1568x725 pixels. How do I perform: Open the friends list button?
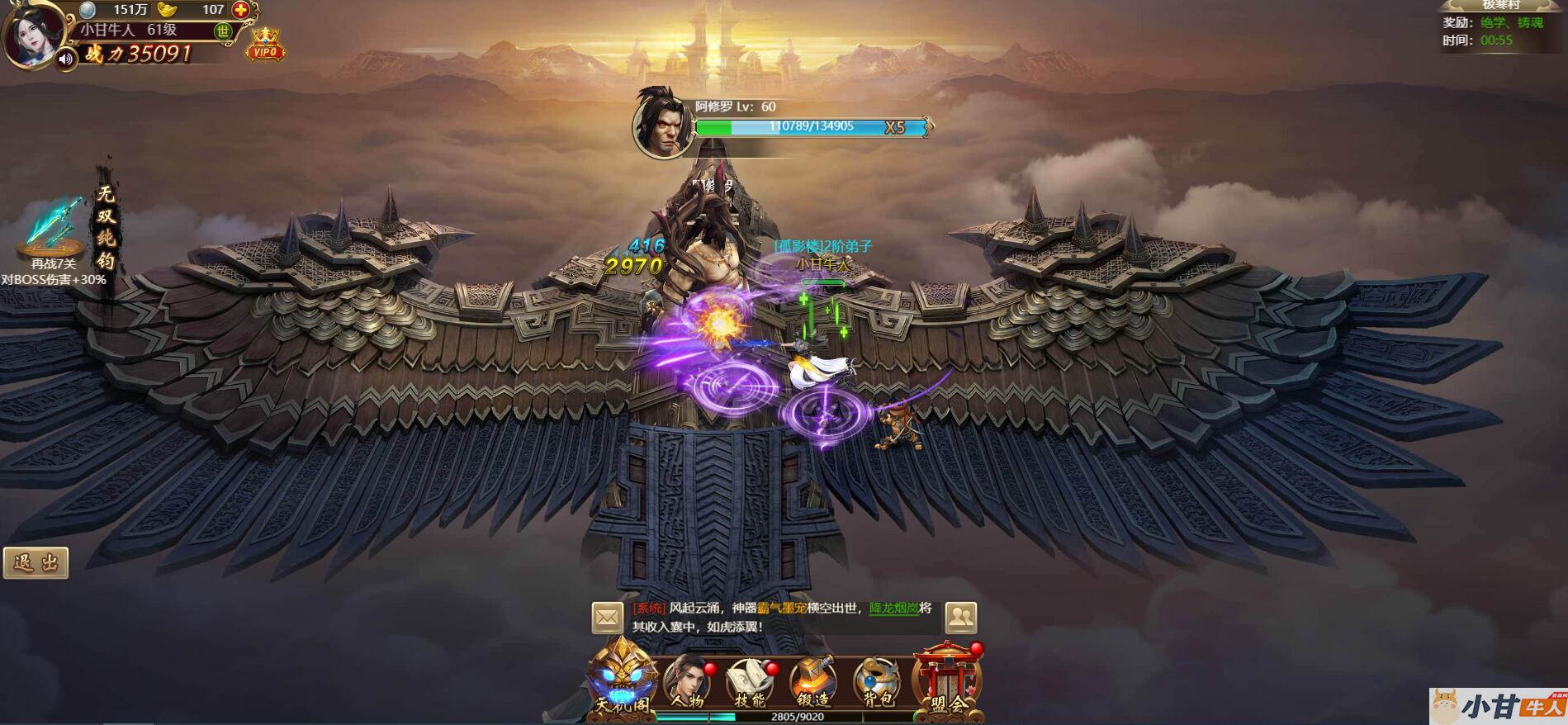pos(961,618)
